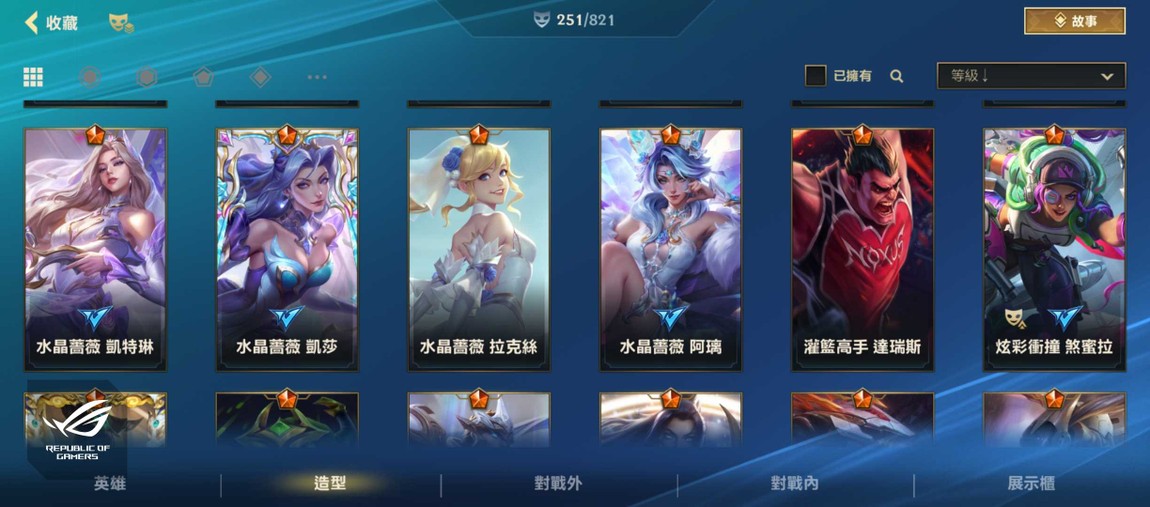The height and width of the screenshot is (507, 1150).
Task: Go back using the 收藏 back arrow
Action: point(33,22)
